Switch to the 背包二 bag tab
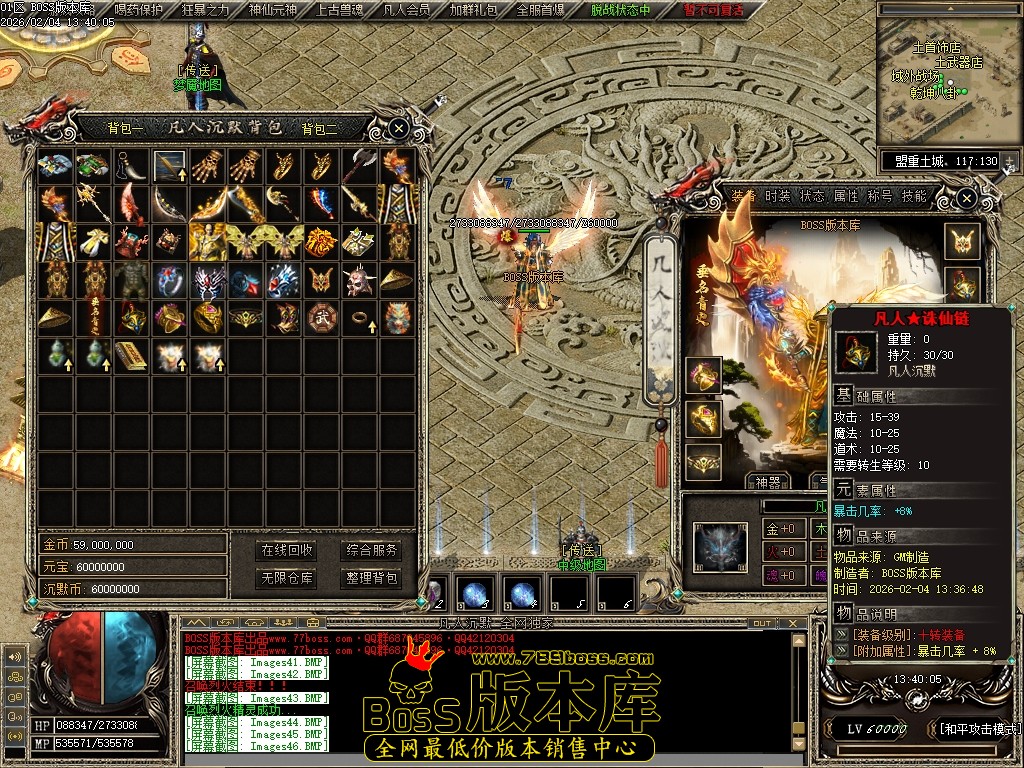The height and width of the screenshot is (768, 1024). [320, 128]
